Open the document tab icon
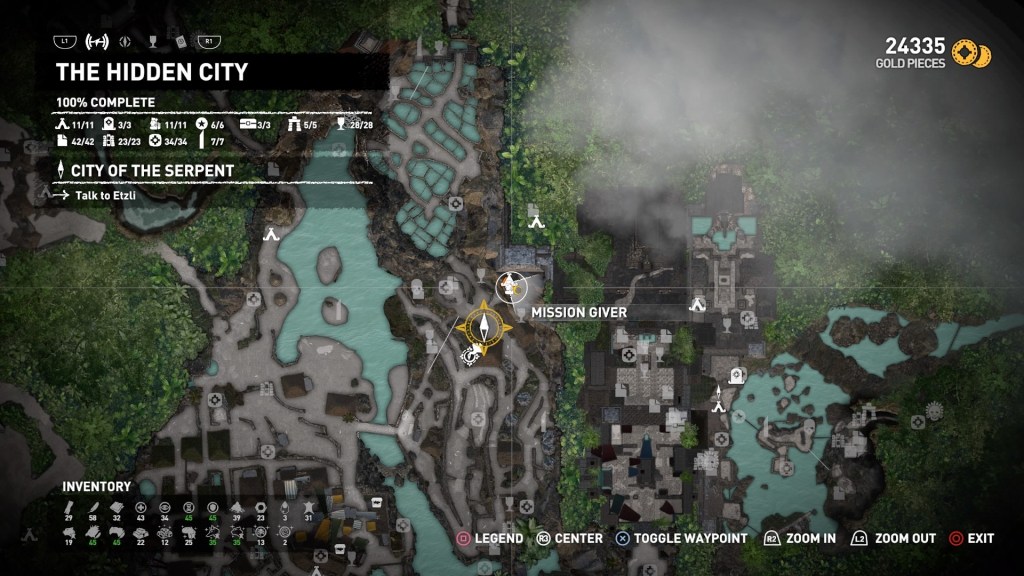This screenshot has height=576, width=1024. (x=181, y=42)
